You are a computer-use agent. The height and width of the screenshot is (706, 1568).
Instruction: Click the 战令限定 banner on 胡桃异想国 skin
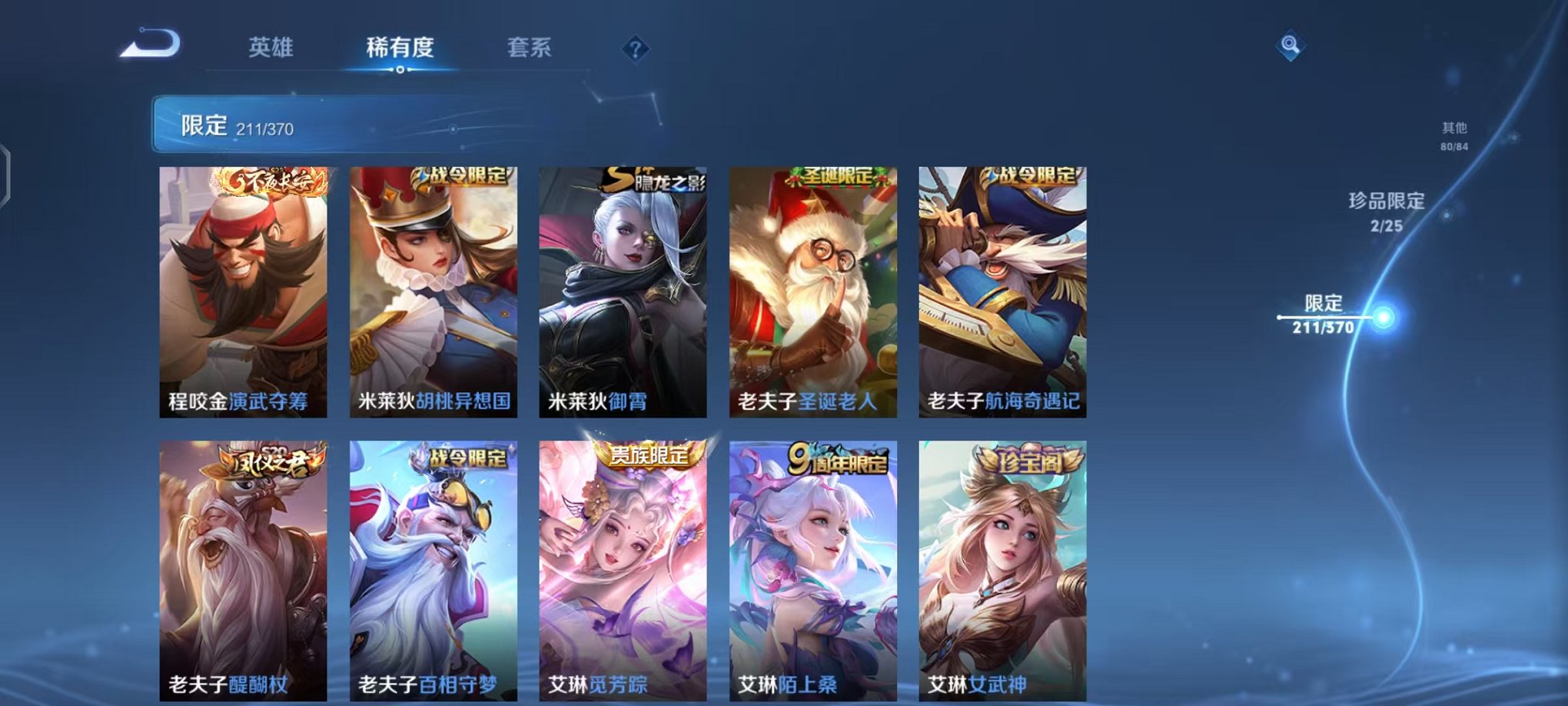463,177
